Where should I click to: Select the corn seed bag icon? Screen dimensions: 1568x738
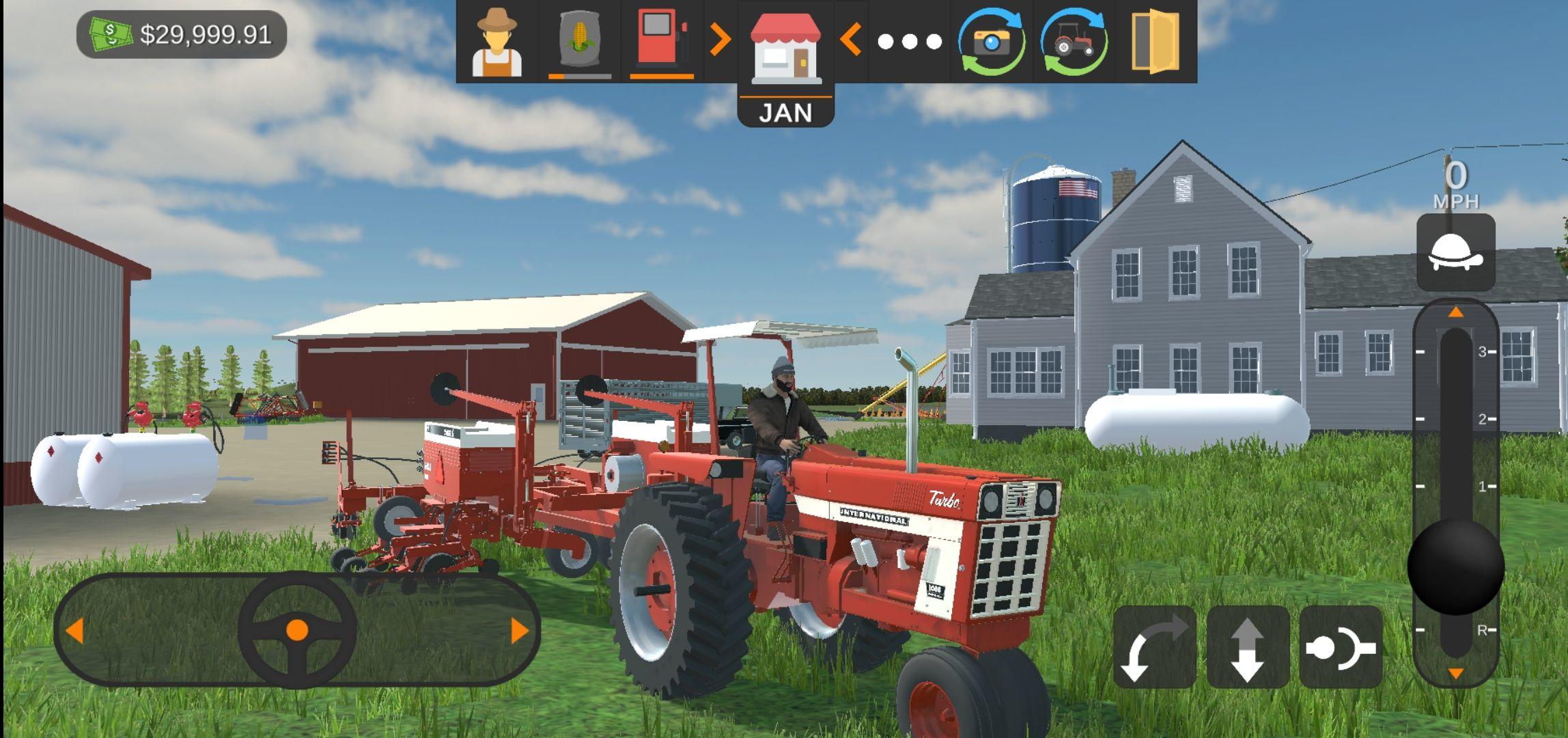pos(579,42)
